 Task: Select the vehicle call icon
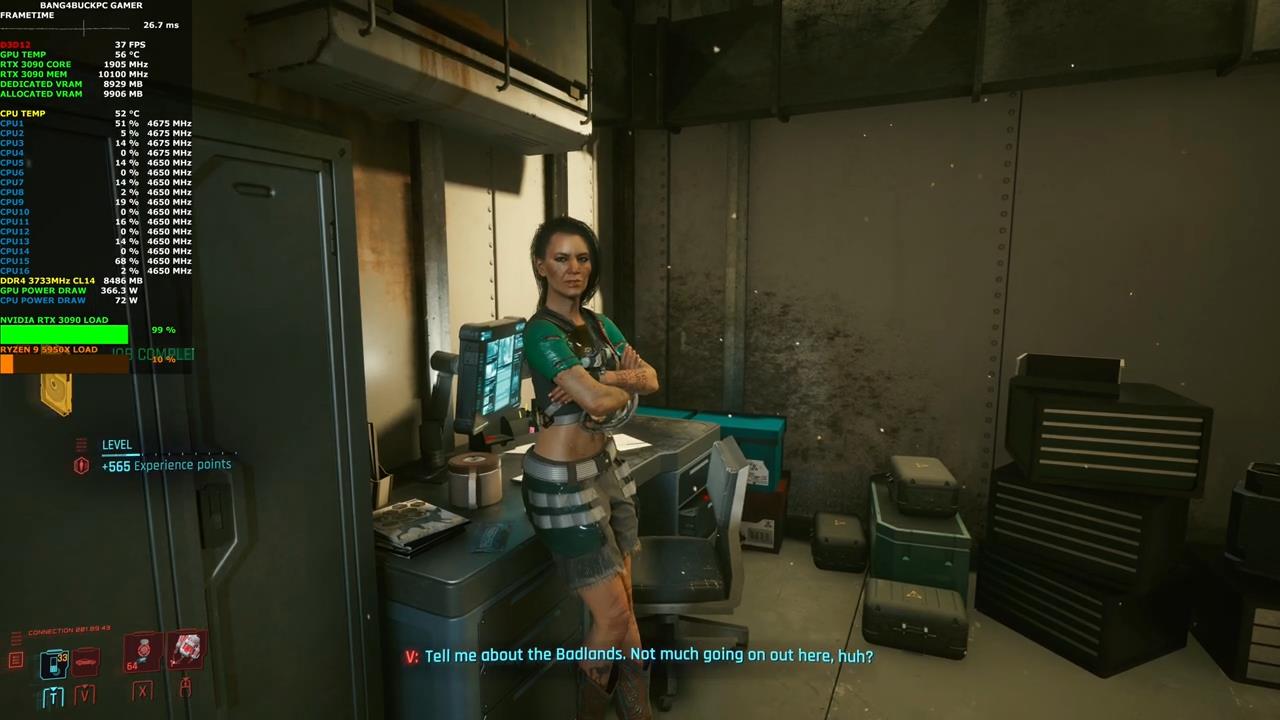[x=86, y=661]
